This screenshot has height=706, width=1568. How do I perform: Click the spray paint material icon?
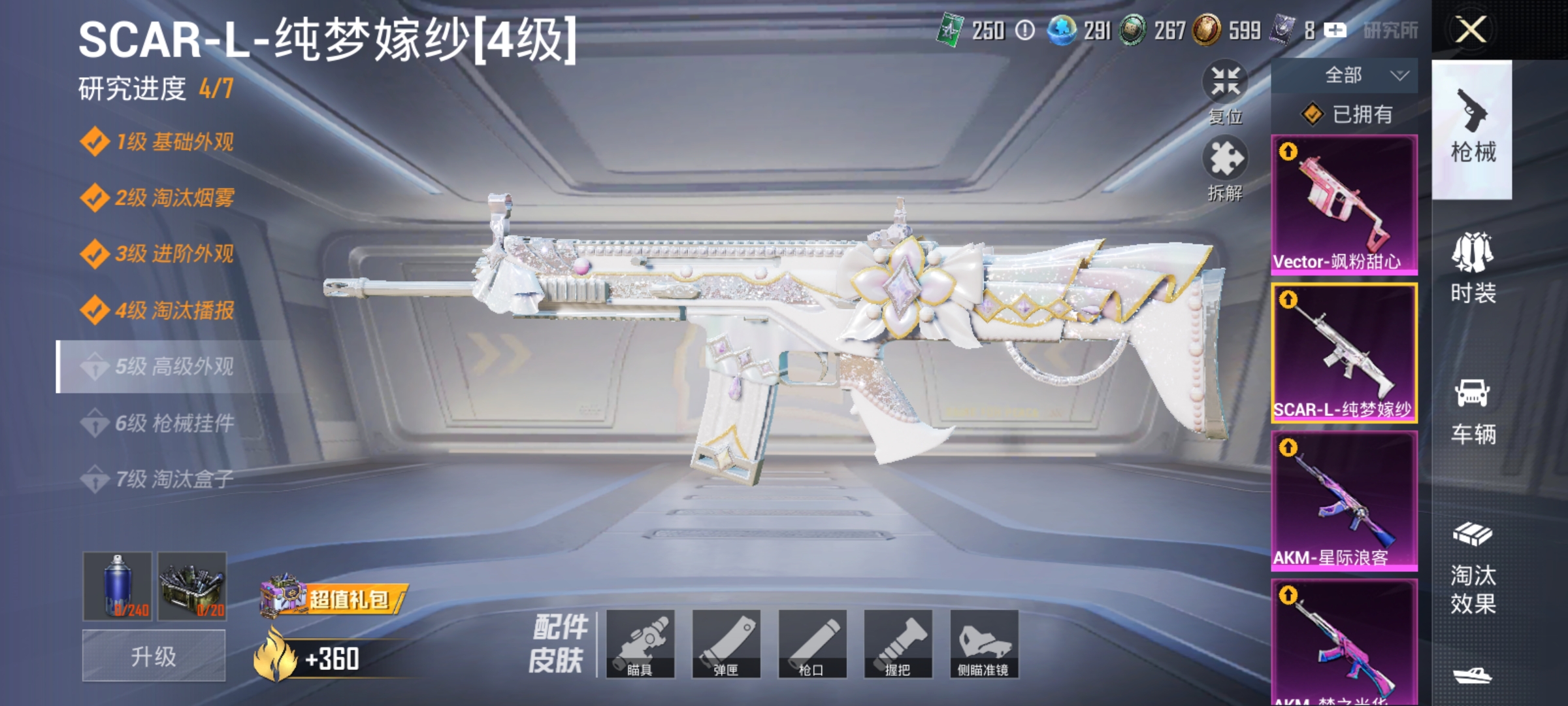click(116, 586)
